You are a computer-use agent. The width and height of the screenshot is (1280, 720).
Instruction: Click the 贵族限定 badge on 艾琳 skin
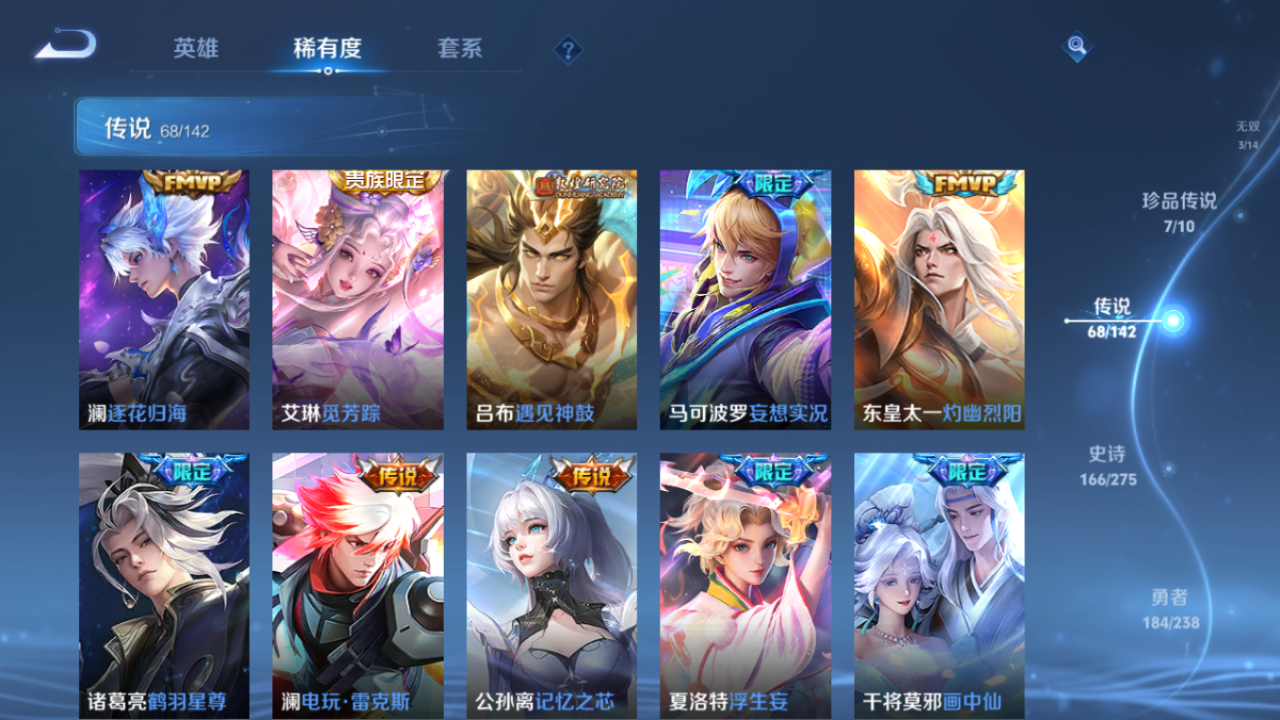tap(386, 180)
